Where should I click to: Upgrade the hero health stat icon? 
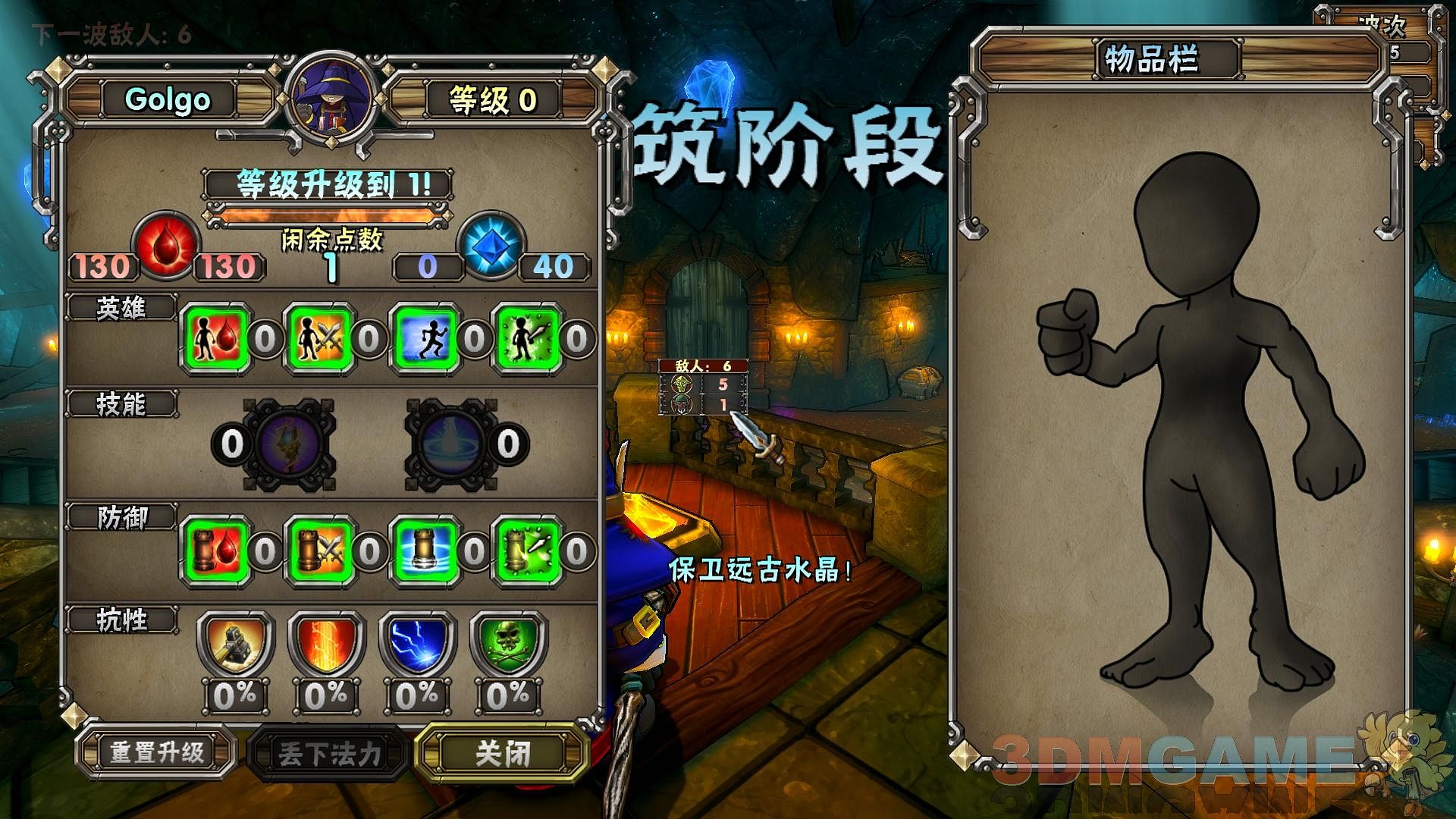point(217,339)
